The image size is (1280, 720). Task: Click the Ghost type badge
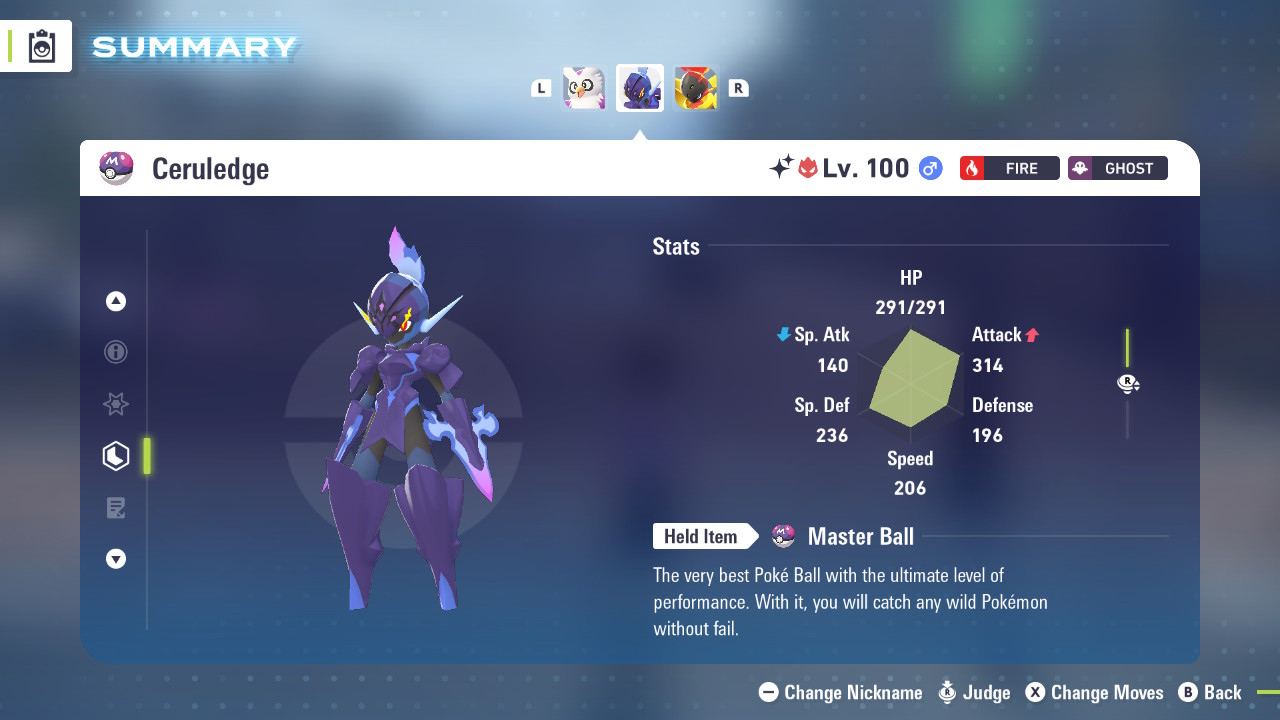click(x=1117, y=168)
